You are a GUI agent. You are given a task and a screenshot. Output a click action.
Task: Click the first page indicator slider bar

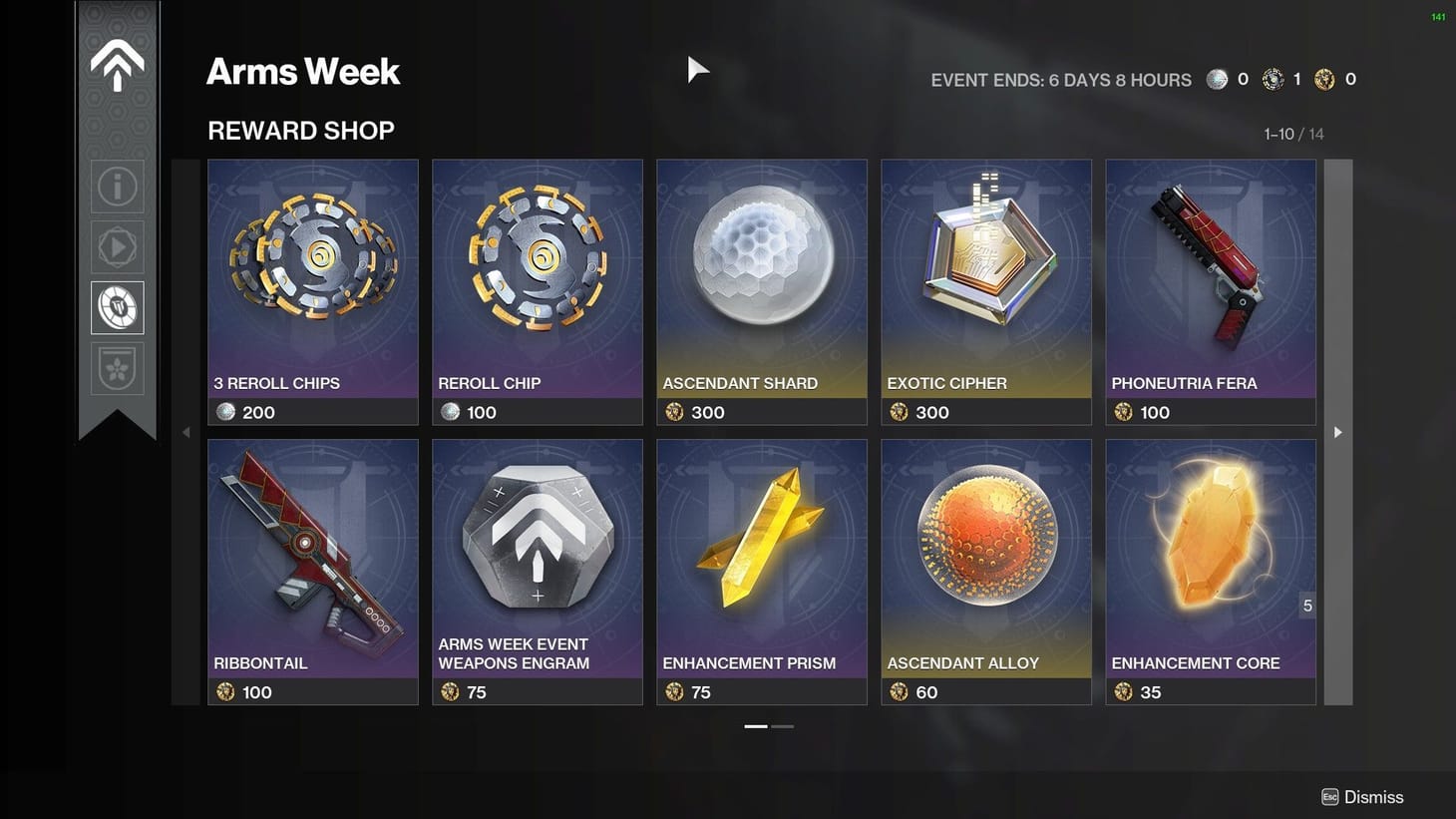(755, 726)
